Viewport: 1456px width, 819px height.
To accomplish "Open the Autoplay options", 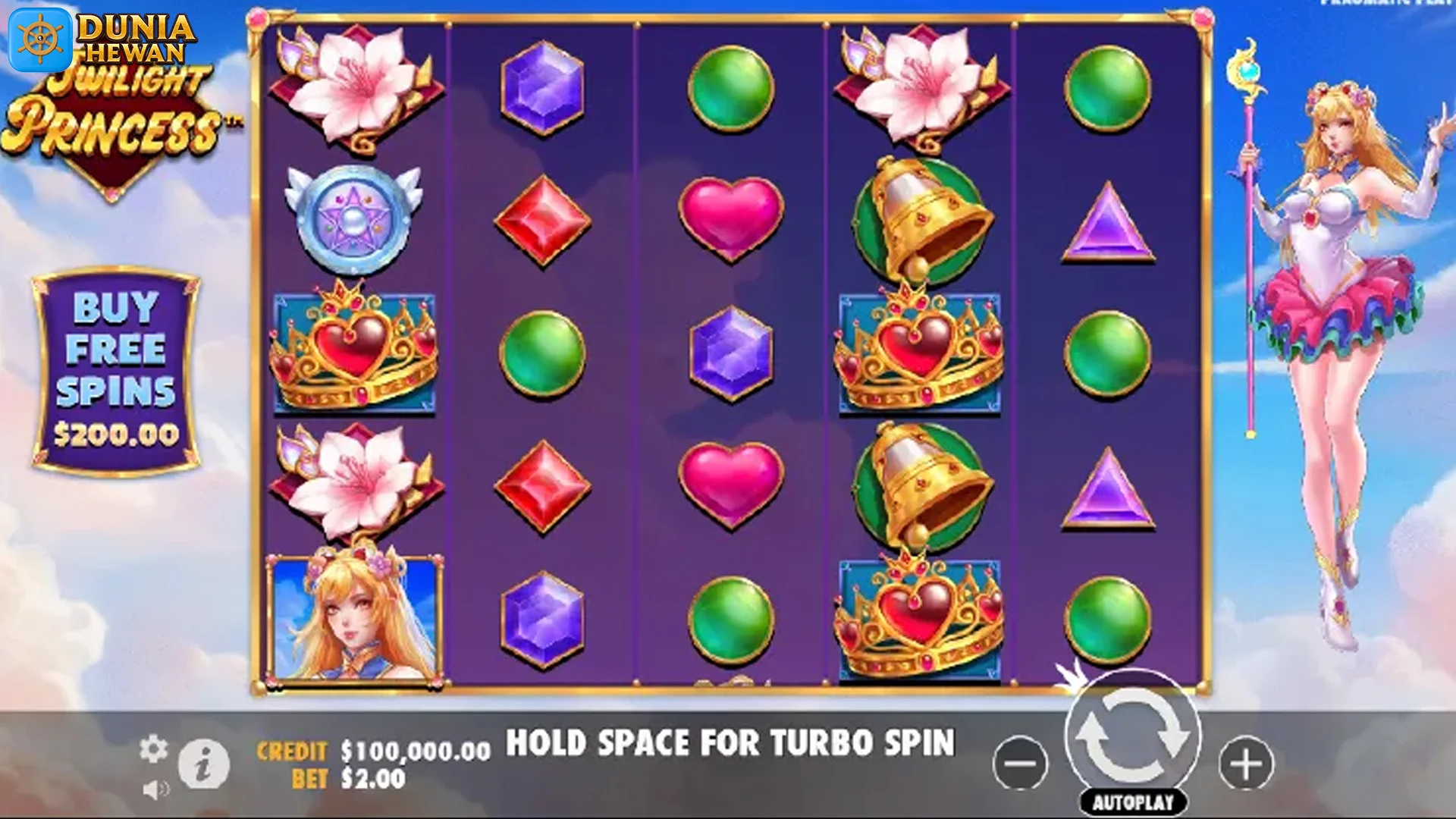I will pos(1133,802).
